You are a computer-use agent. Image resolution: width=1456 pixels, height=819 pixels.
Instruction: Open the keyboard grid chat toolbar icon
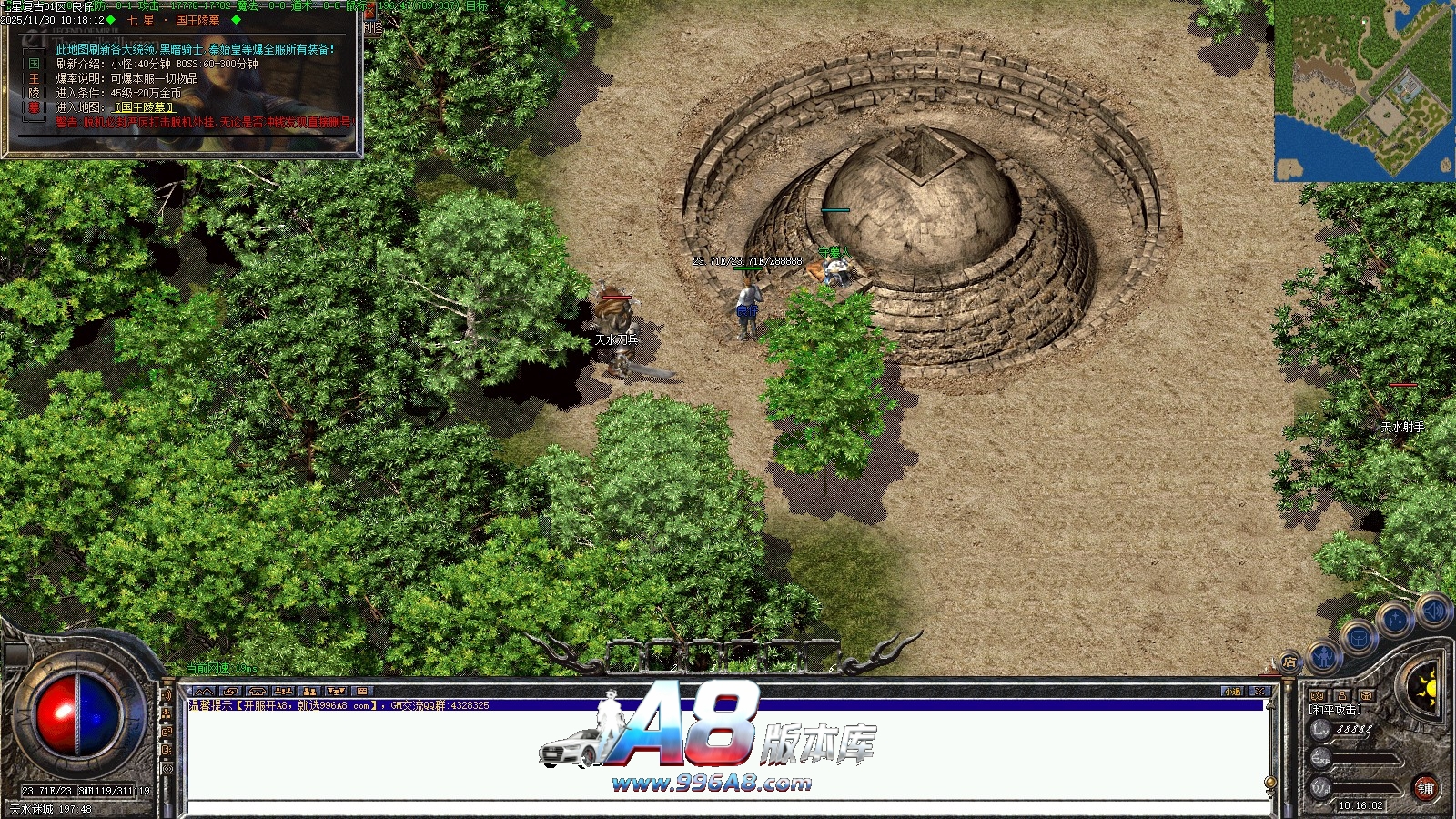[361, 692]
